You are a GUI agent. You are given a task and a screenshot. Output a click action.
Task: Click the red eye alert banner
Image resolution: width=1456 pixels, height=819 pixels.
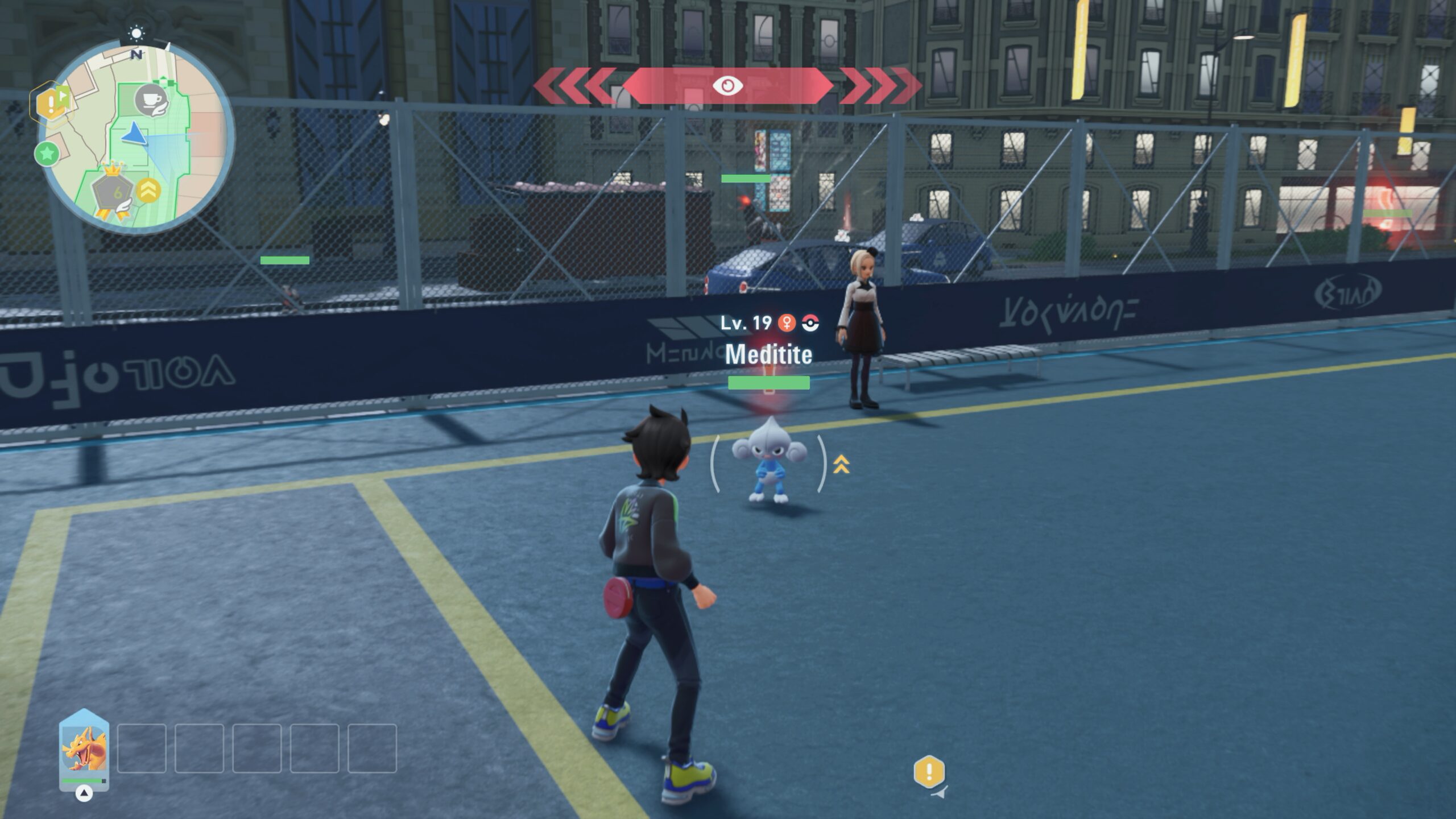pos(727,86)
